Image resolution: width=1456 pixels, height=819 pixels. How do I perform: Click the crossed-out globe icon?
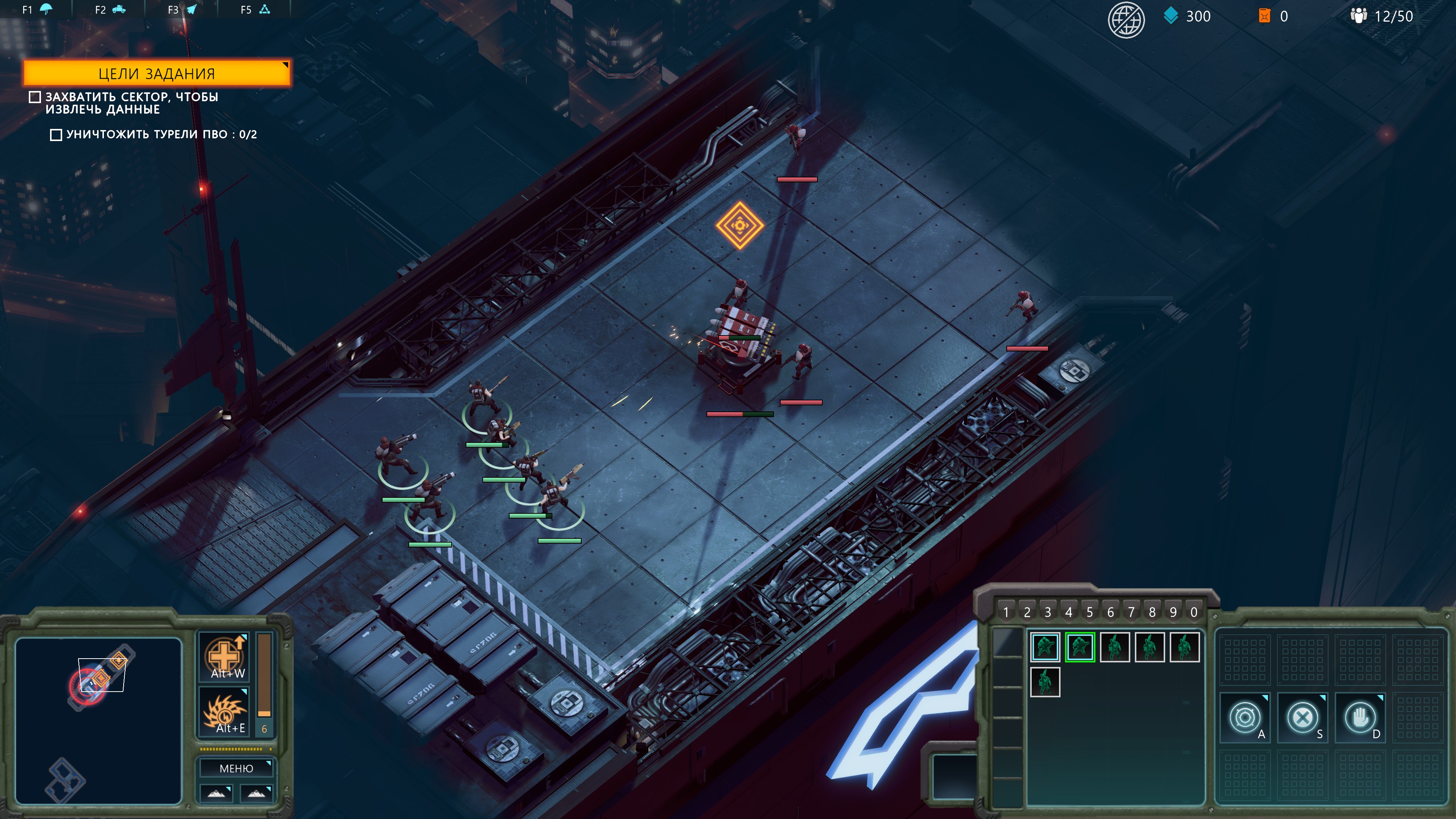1126,19
